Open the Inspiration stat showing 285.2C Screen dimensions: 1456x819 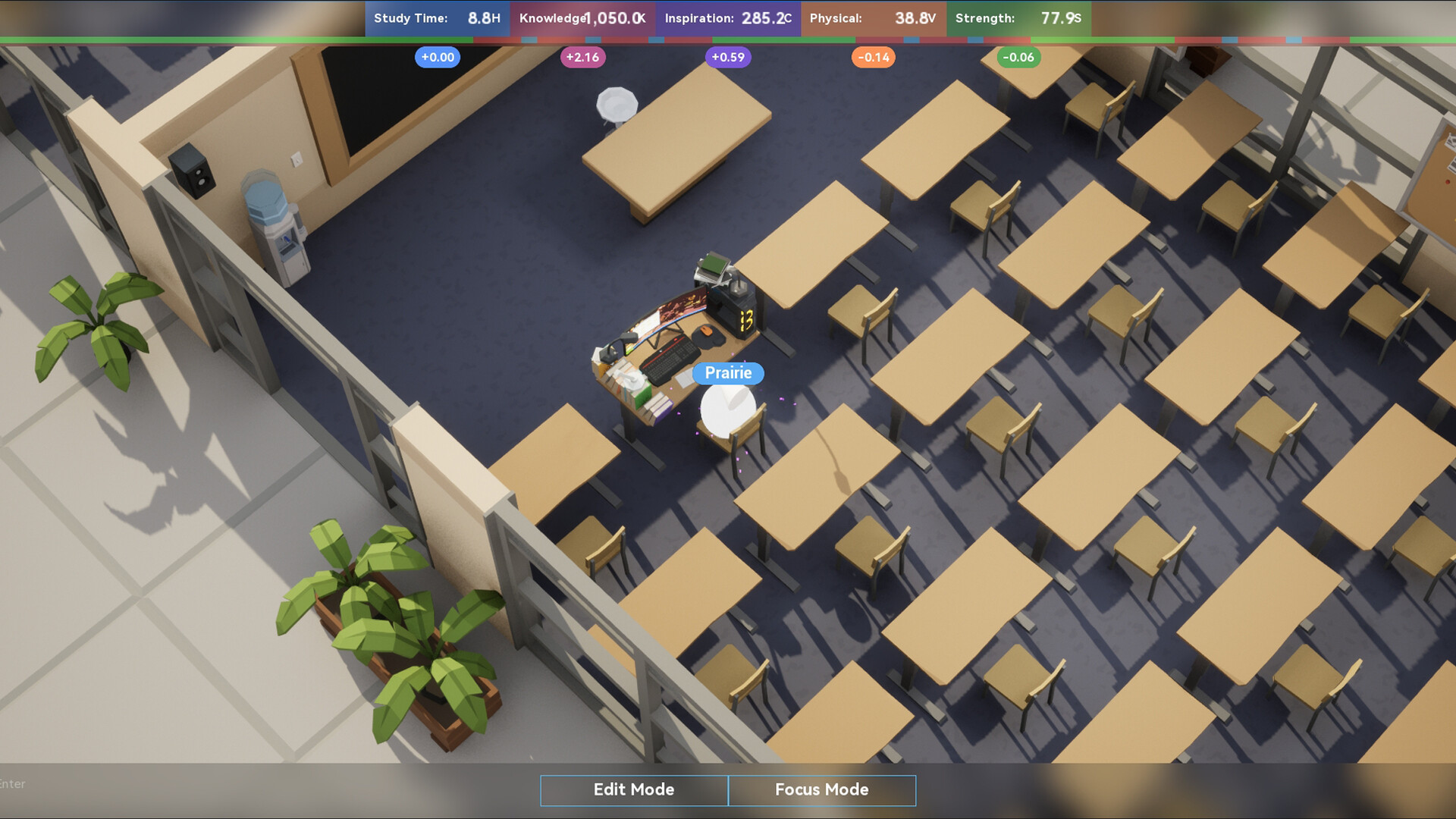(x=726, y=19)
